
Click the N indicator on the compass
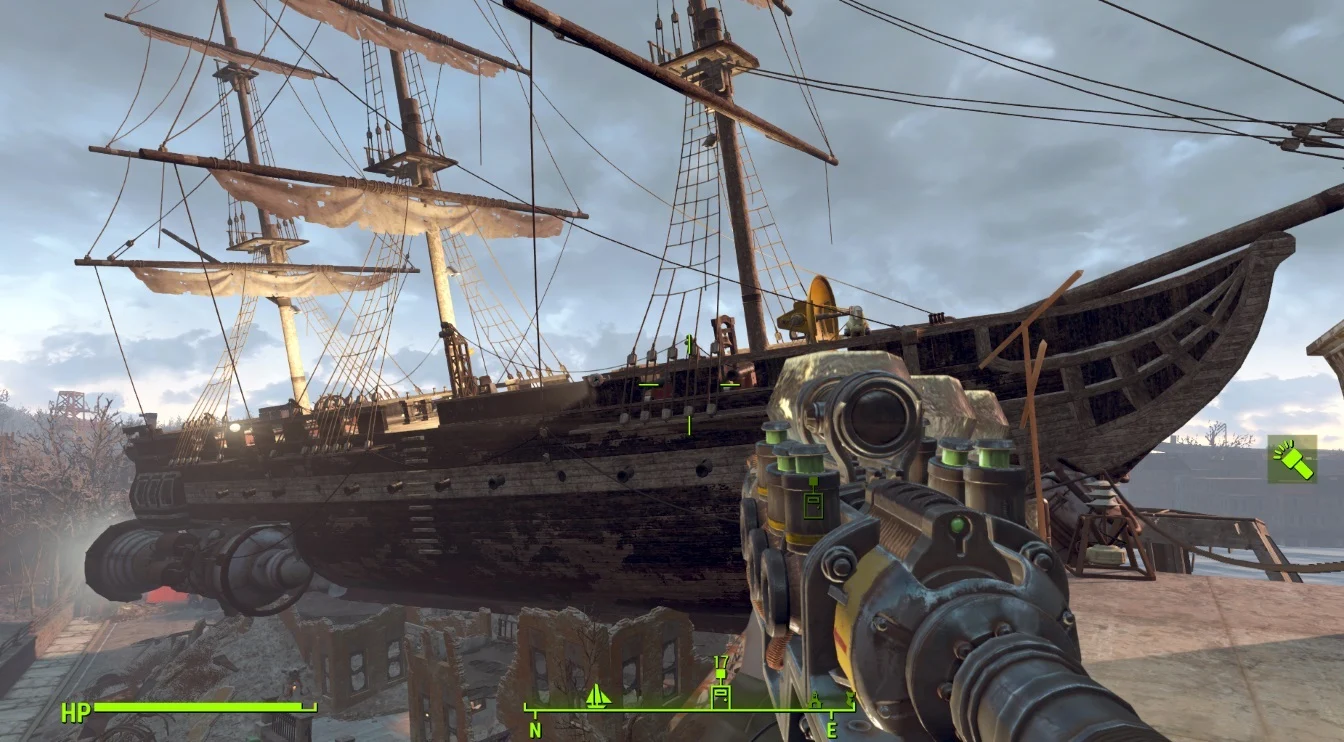534,727
